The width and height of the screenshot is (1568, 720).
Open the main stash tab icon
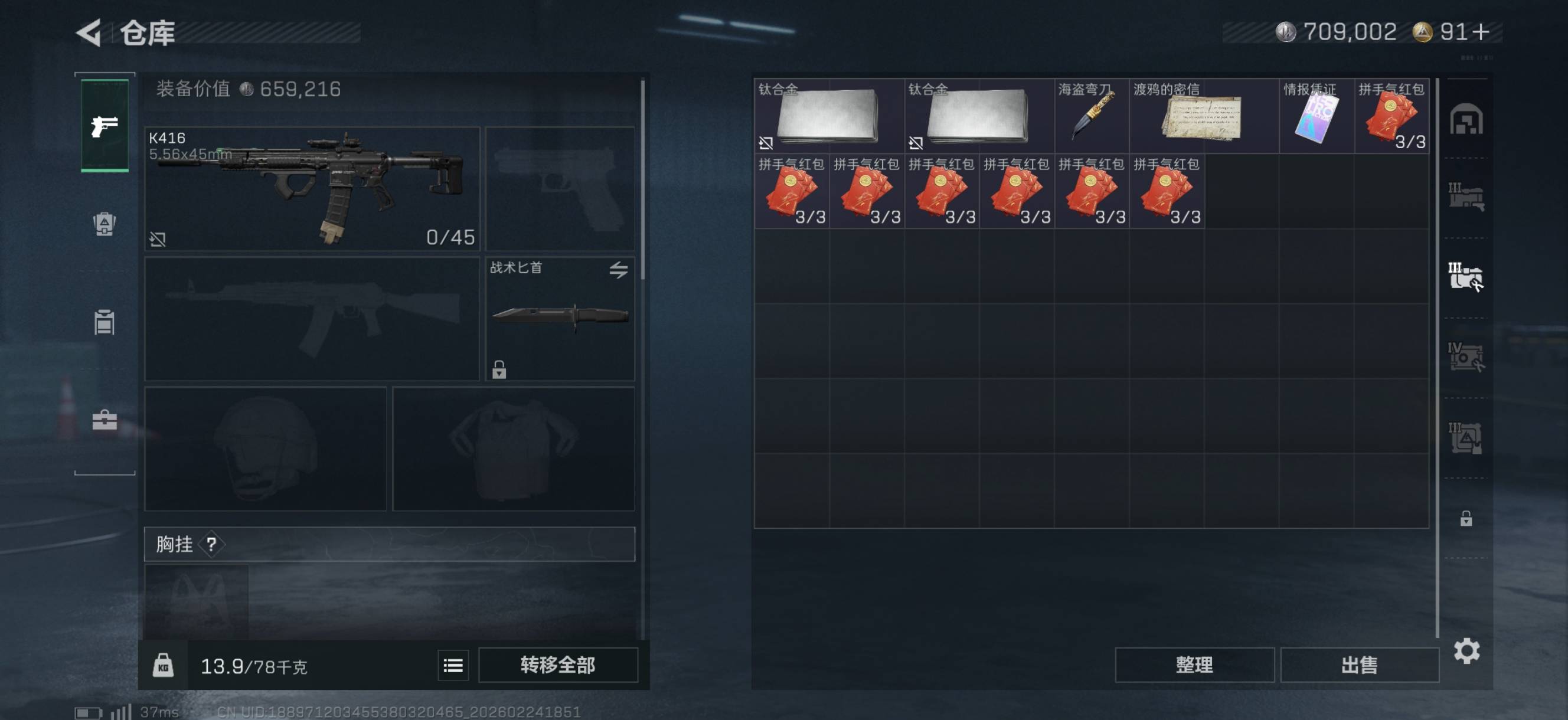(x=1466, y=119)
